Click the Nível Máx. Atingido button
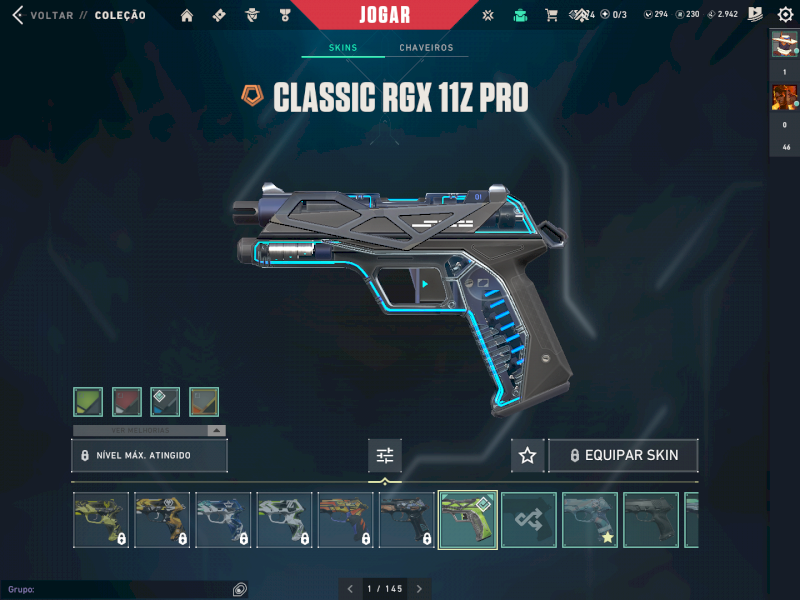This screenshot has width=800, height=600. pyautogui.click(x=150, y=455)
